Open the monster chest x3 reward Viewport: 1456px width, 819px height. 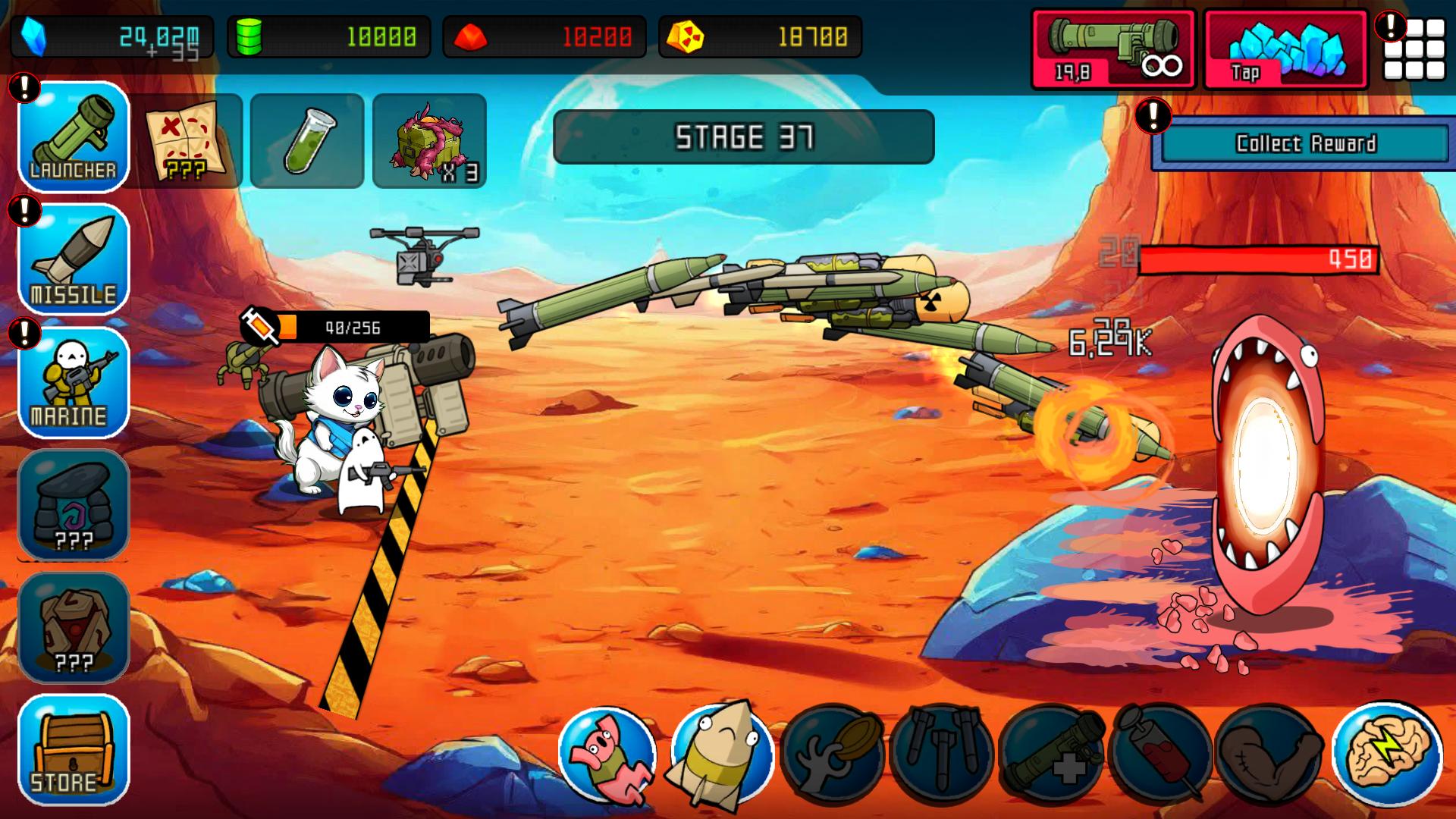click(428, 139)
